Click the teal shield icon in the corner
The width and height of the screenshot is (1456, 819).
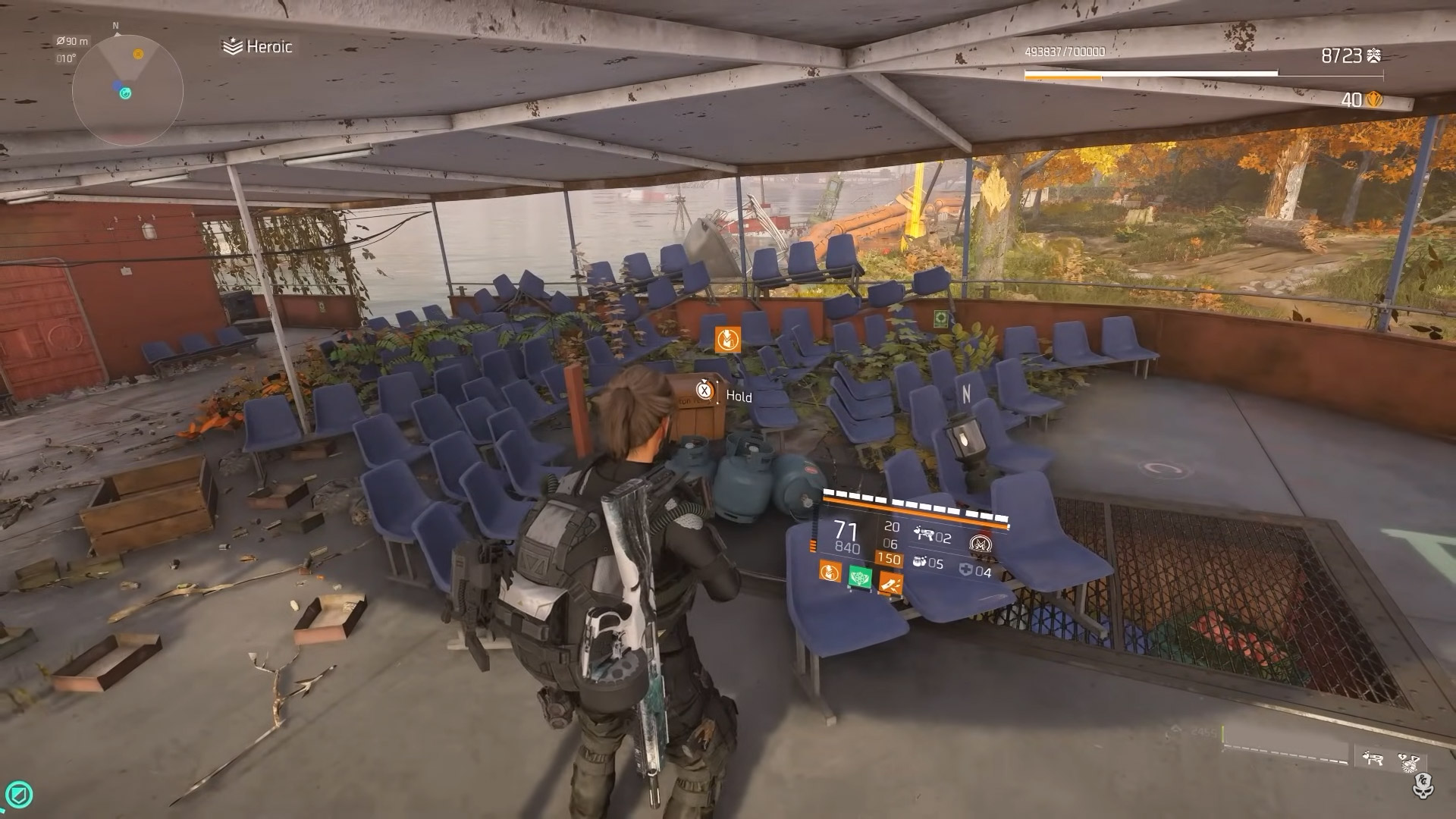20,795
